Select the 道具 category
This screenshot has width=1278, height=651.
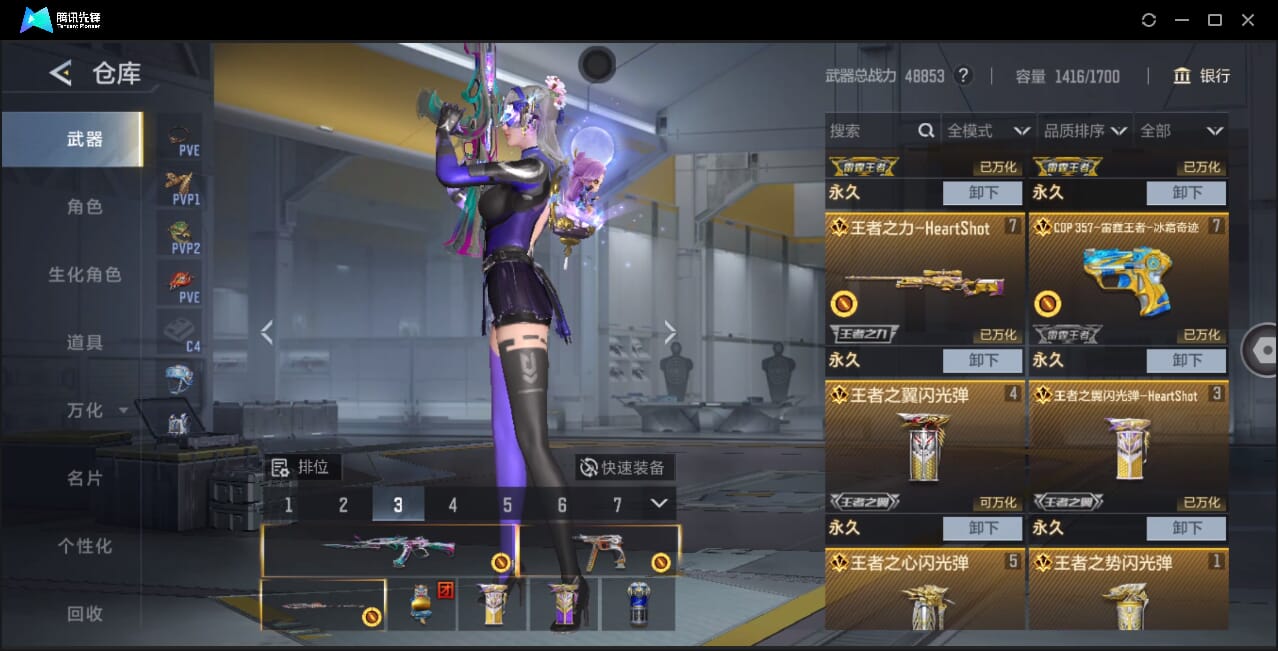(x=85, y=343)
